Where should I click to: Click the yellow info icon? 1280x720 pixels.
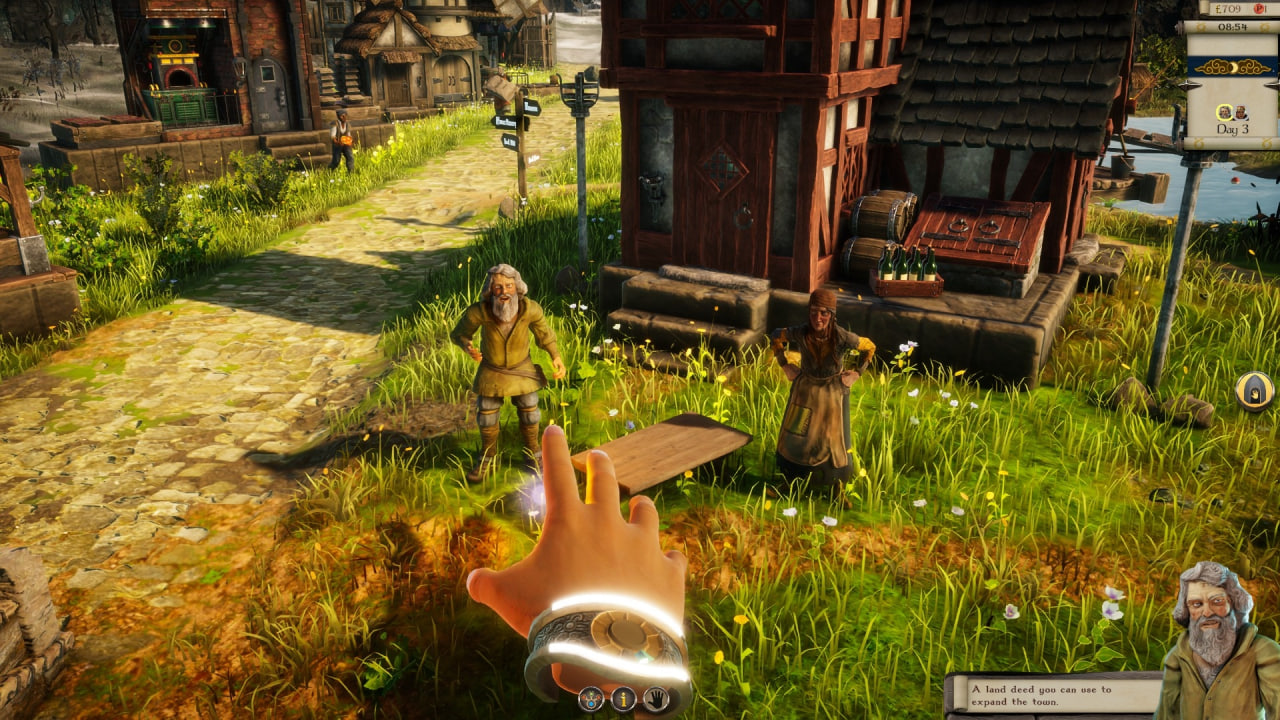pos(623,699)
